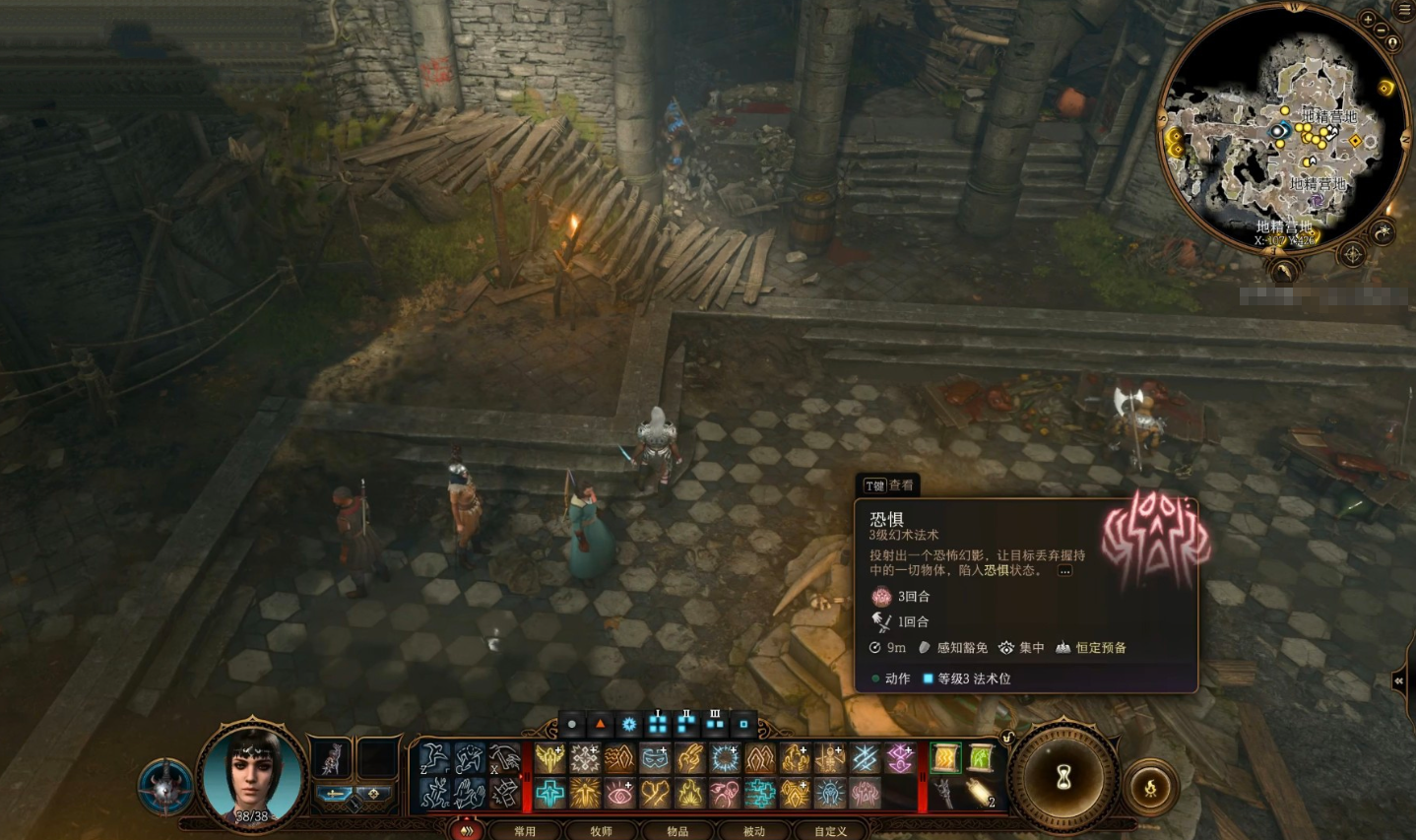Toggle the day-night moon button near minimap
The height and width of the screenshot is (840, 1416).
tap(1384, 232)
